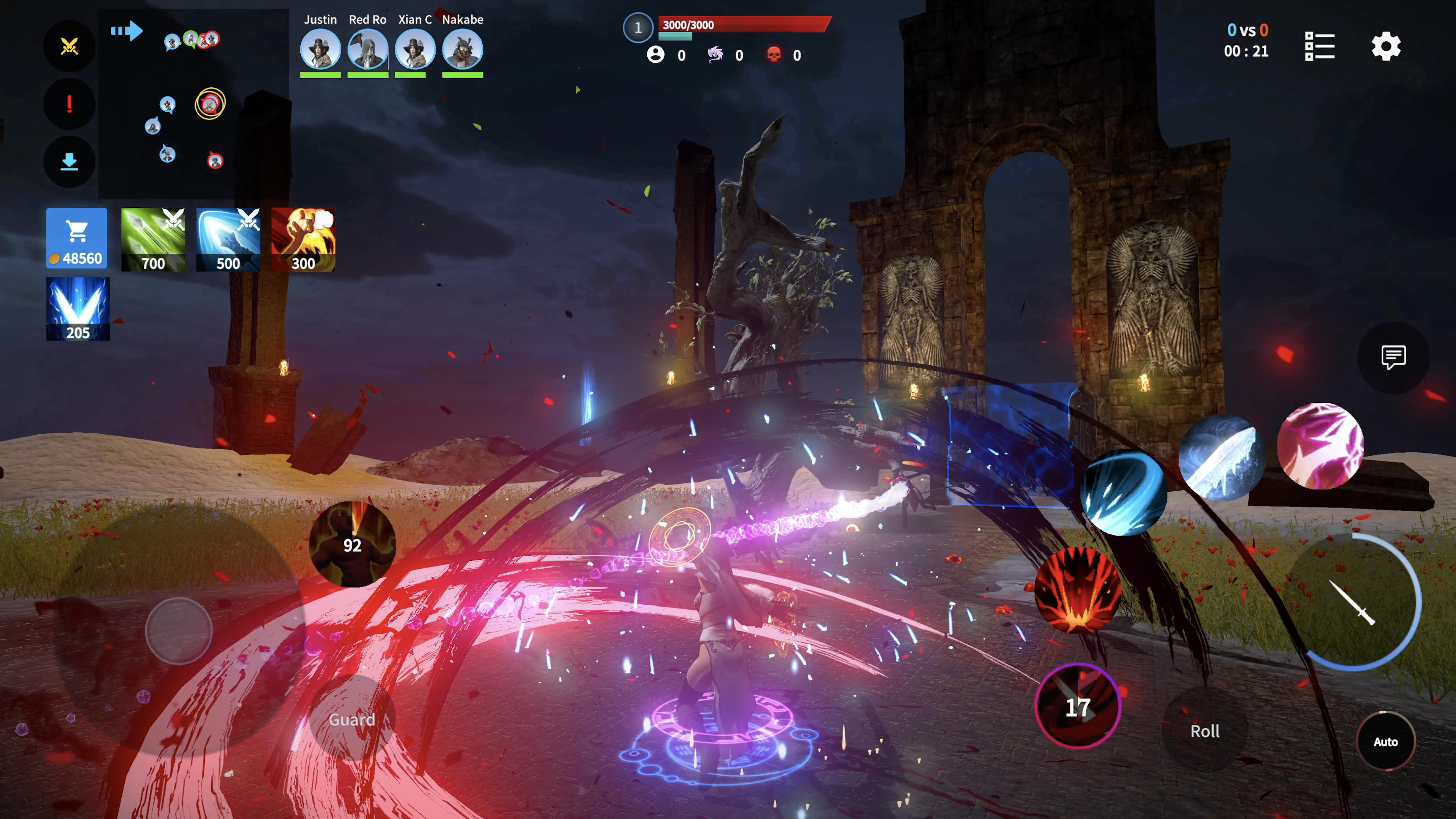1456x819 pixels.
Task: Select the blue wings item costing 205
Action: click(x=77, y=309)
